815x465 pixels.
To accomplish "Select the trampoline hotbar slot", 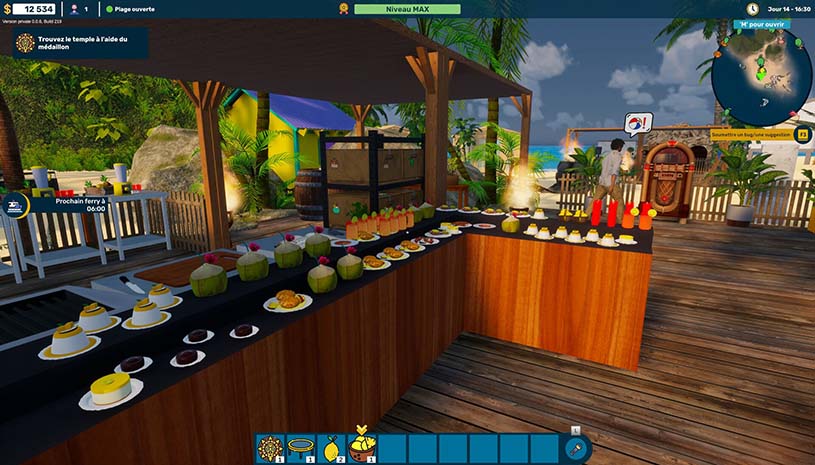I will 301,448.
